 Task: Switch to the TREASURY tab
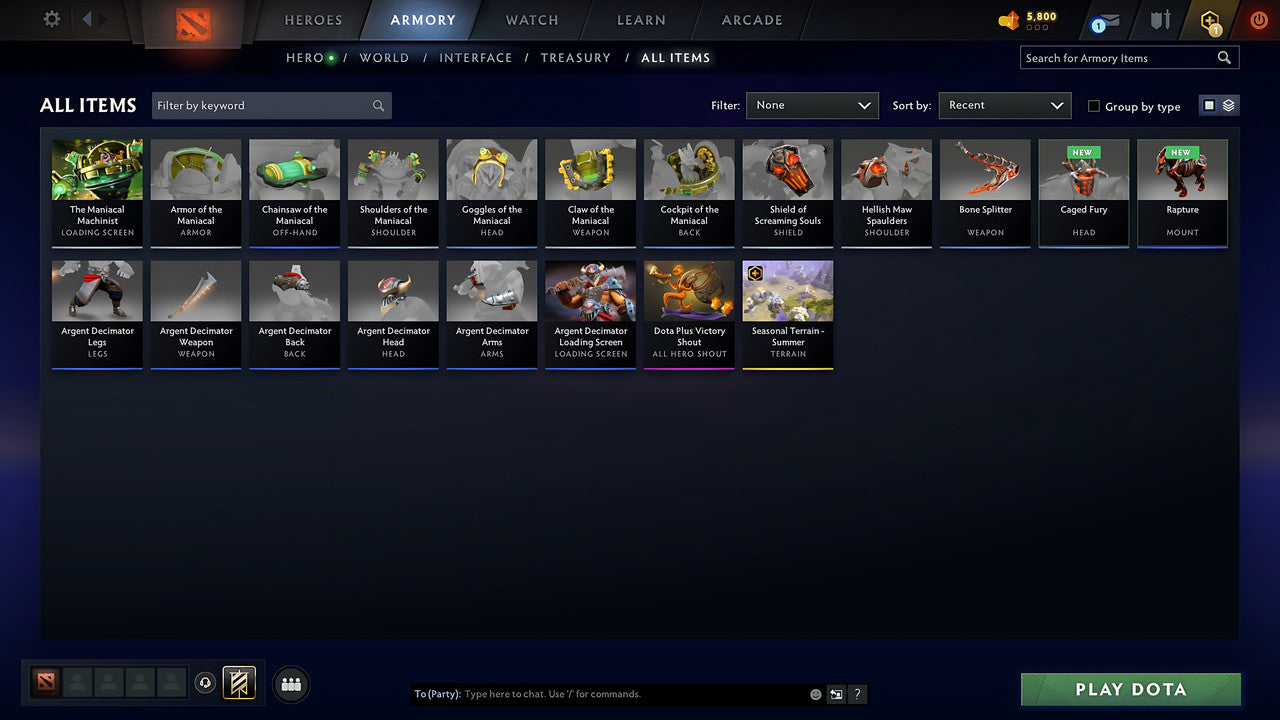[x=576, y=58]
